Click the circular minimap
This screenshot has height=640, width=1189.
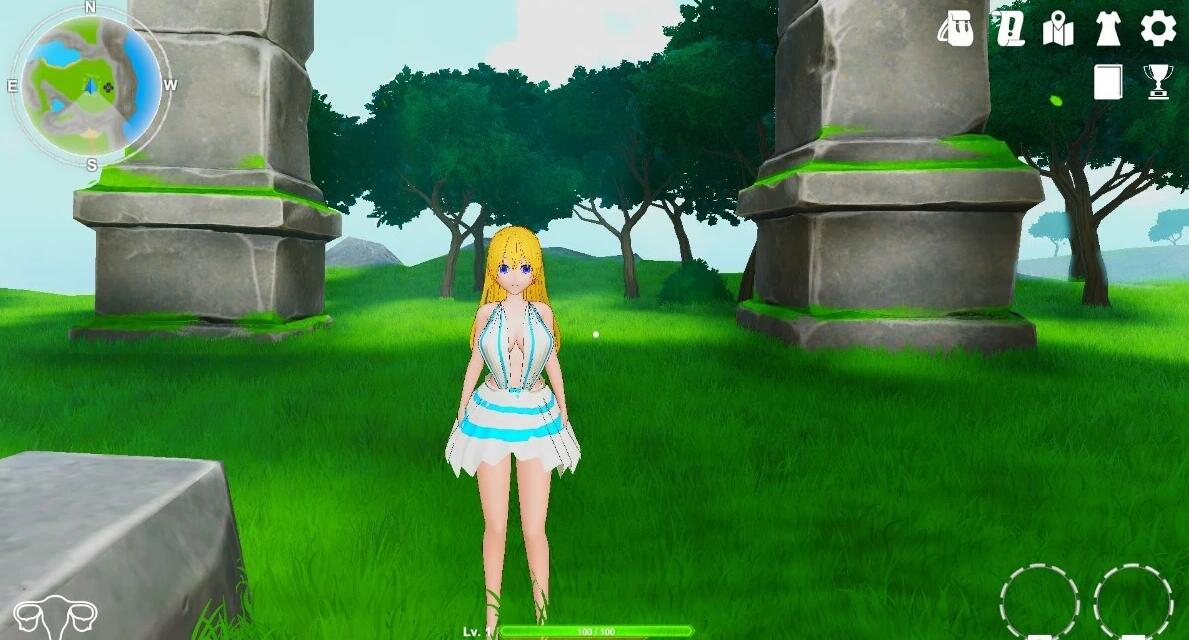[x=91, y=85]
